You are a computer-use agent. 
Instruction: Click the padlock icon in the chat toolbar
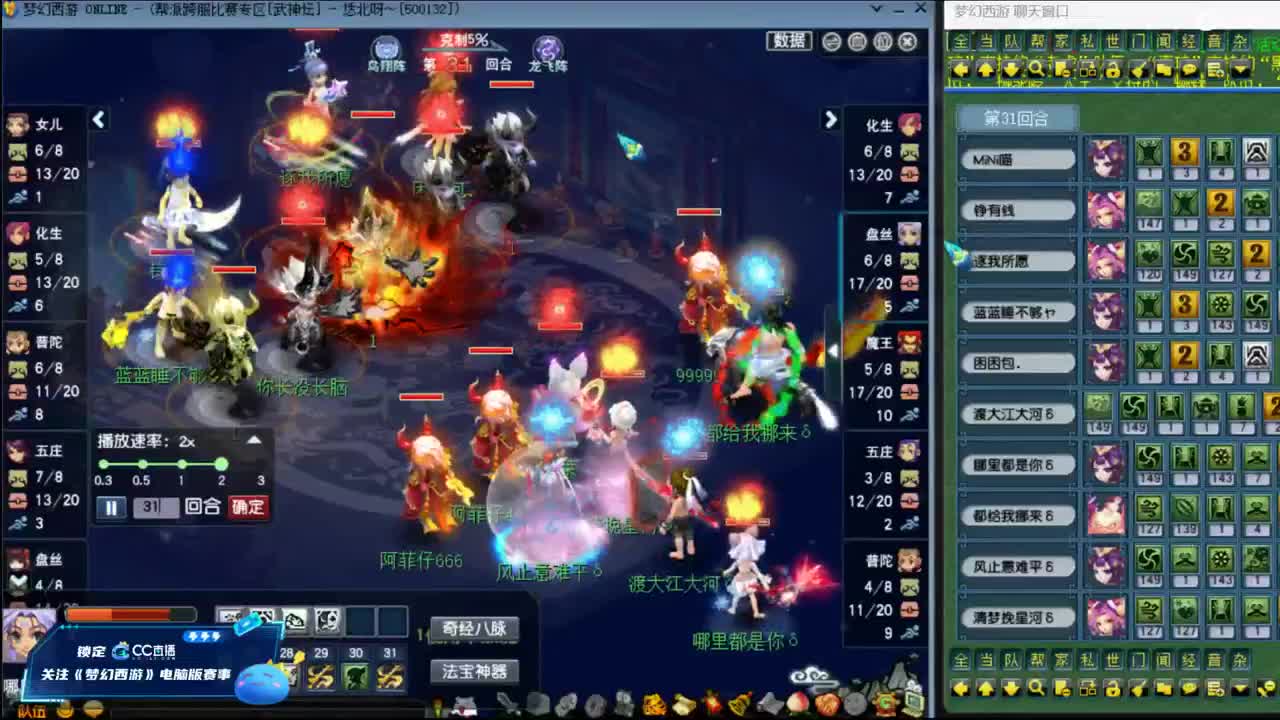1112,69
